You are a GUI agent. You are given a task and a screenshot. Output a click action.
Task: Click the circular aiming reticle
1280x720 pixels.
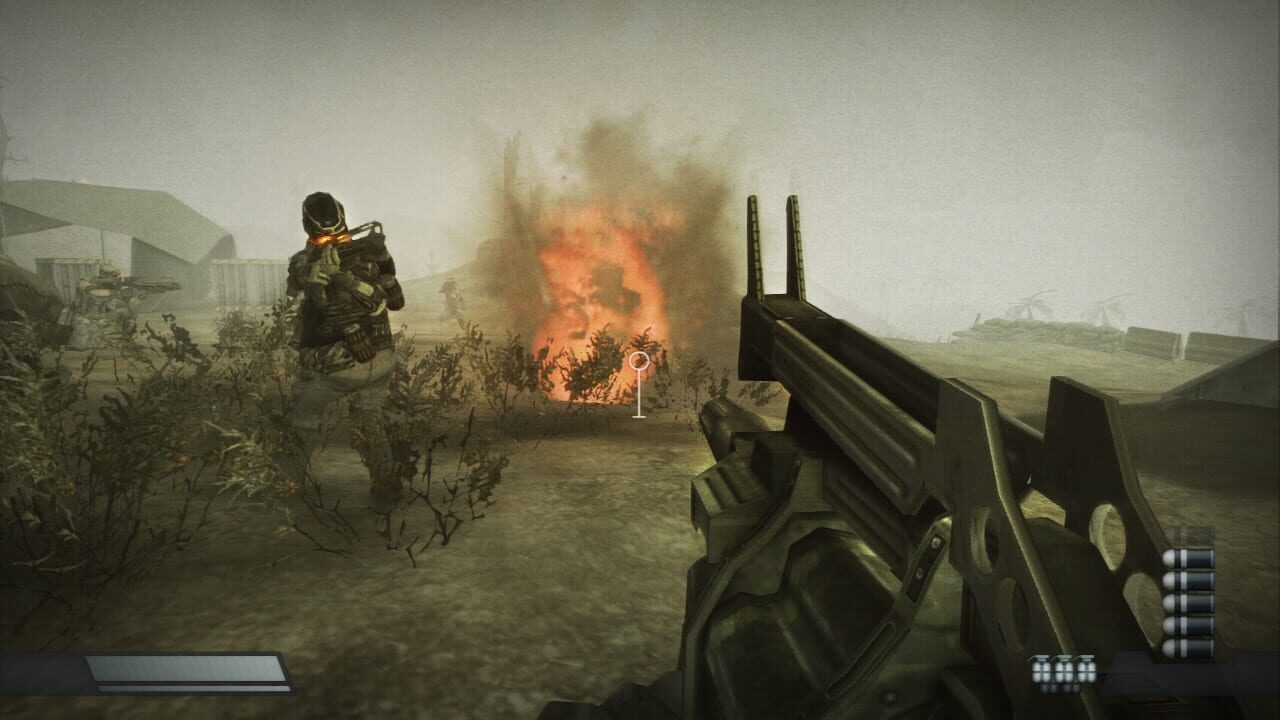[x=640, y=362]
